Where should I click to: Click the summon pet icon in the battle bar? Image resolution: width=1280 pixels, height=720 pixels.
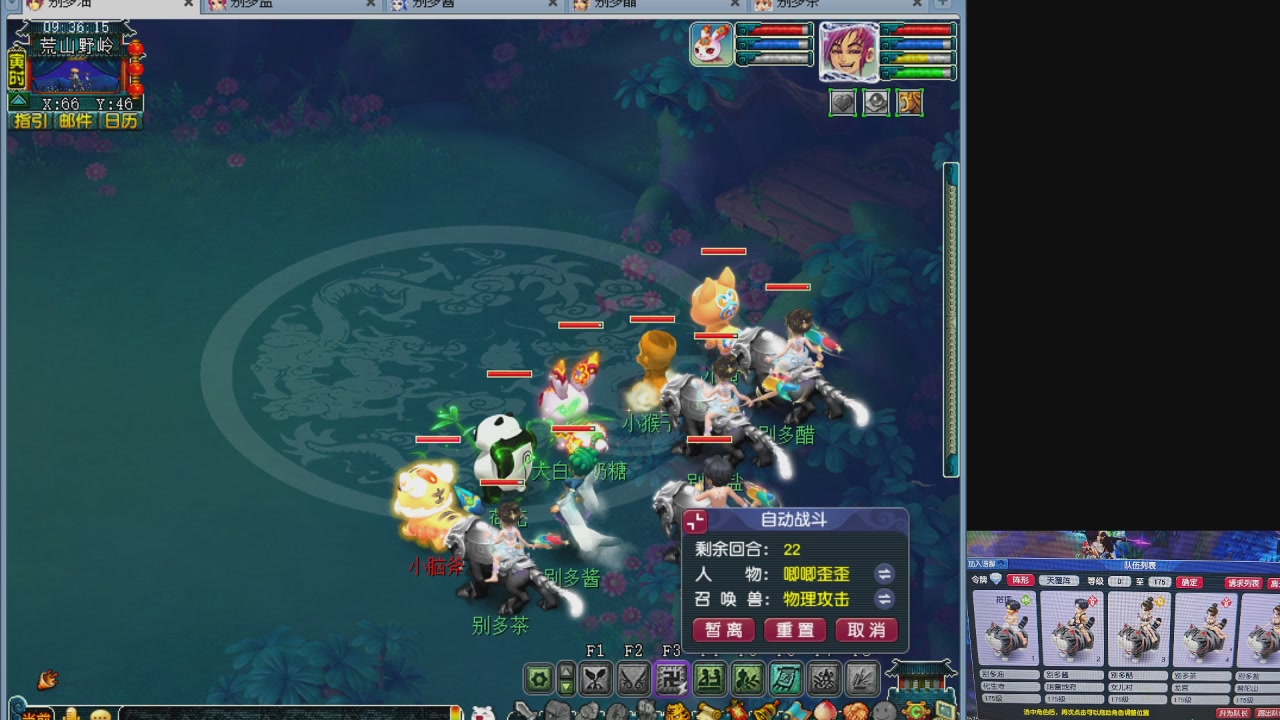(x=747, y=679)
